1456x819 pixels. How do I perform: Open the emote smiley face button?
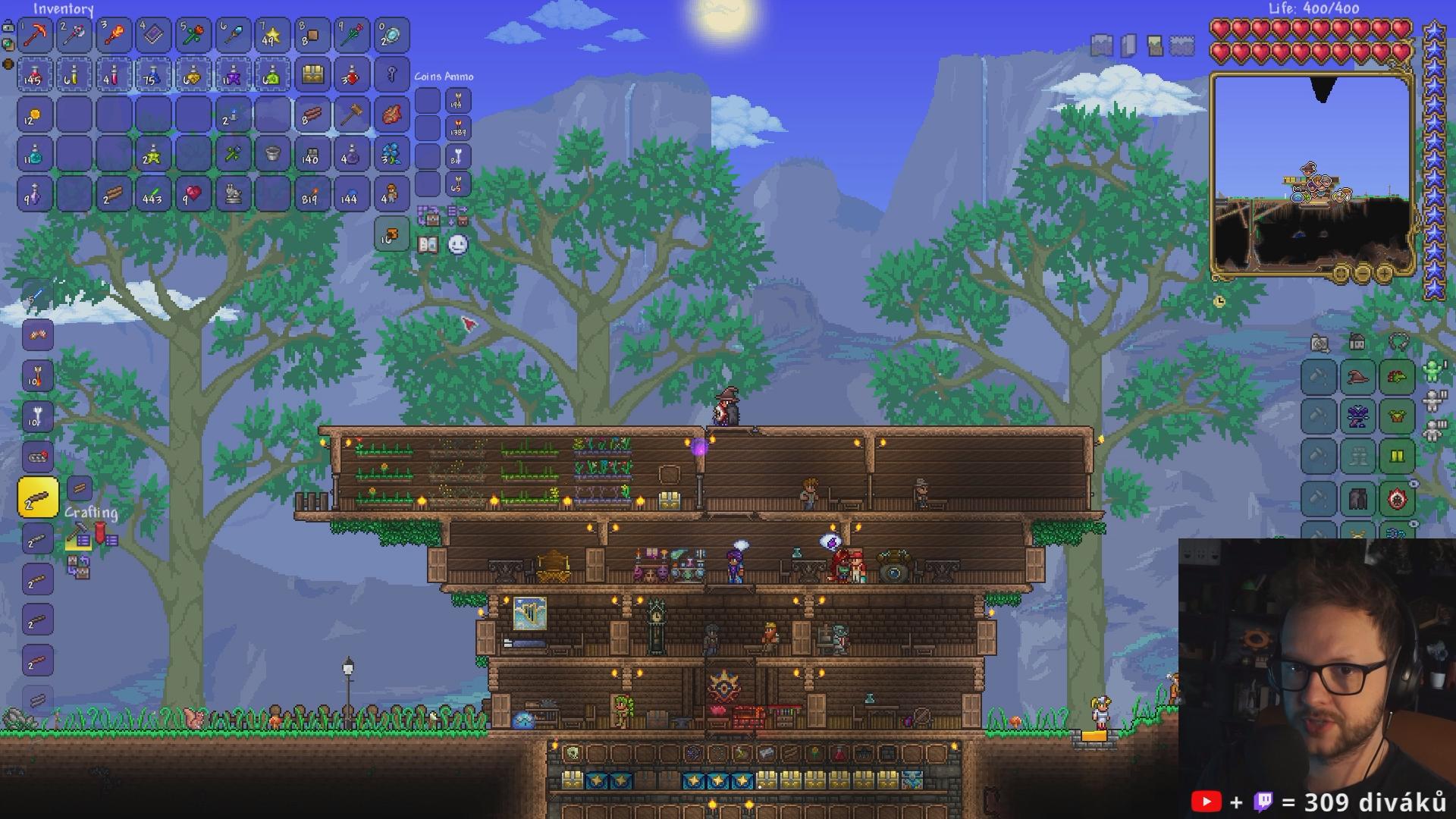pos(458,244)
